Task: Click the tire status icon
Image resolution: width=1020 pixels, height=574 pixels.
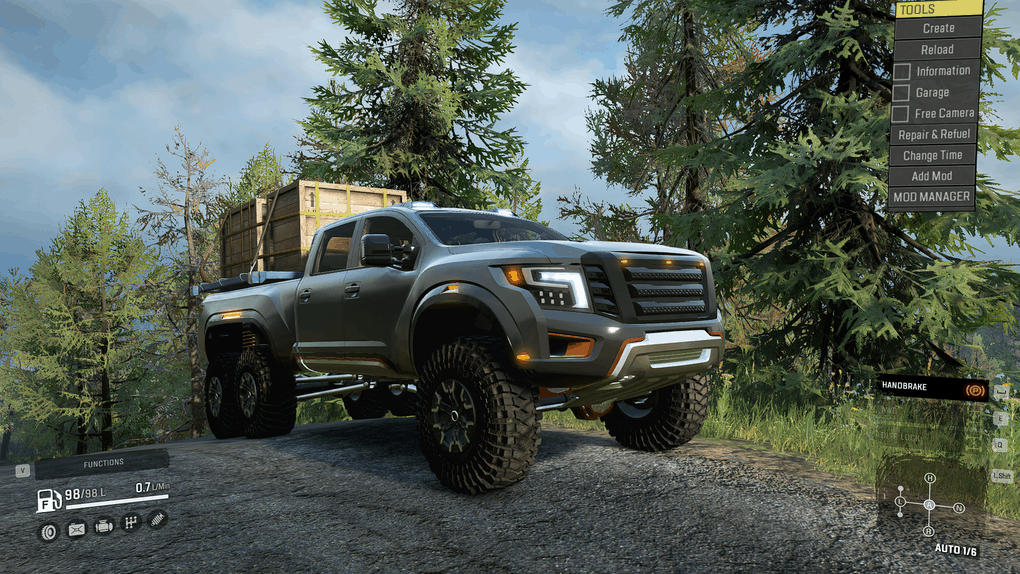Action: click(x=48, y=531)
